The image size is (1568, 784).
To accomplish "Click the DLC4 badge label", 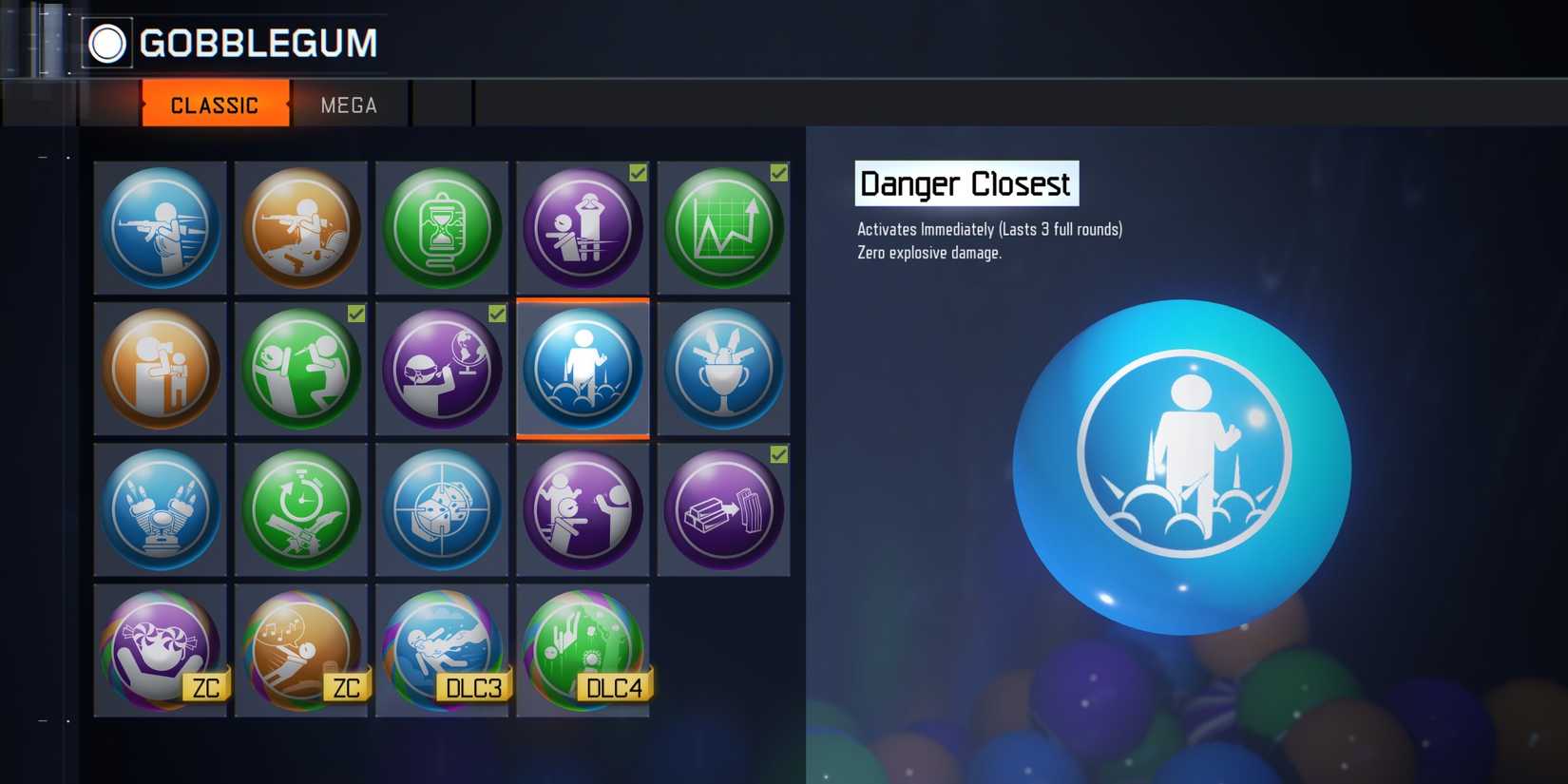I will click(x=614, y=688).
